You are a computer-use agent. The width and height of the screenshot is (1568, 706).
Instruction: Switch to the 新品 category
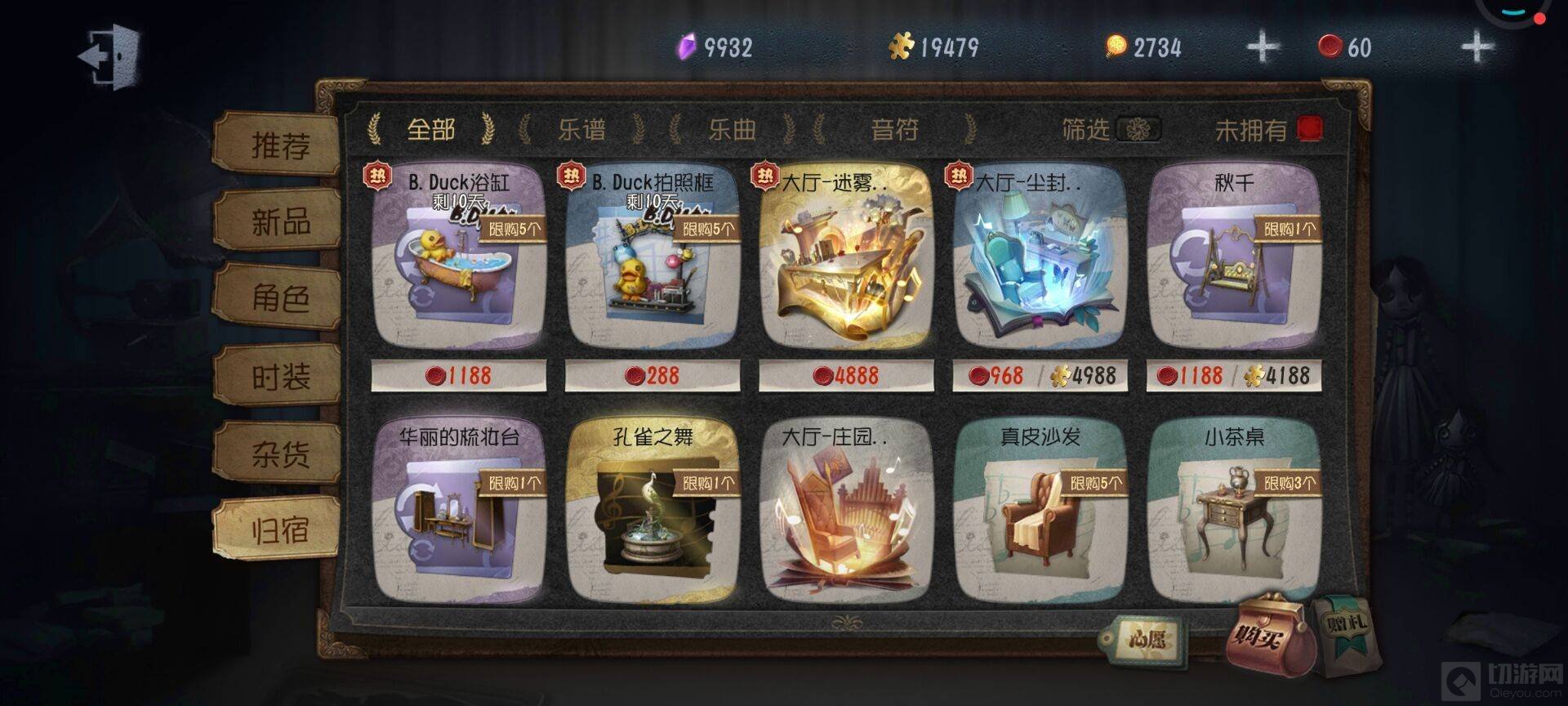pyautogui.click(x=278, y=221)
